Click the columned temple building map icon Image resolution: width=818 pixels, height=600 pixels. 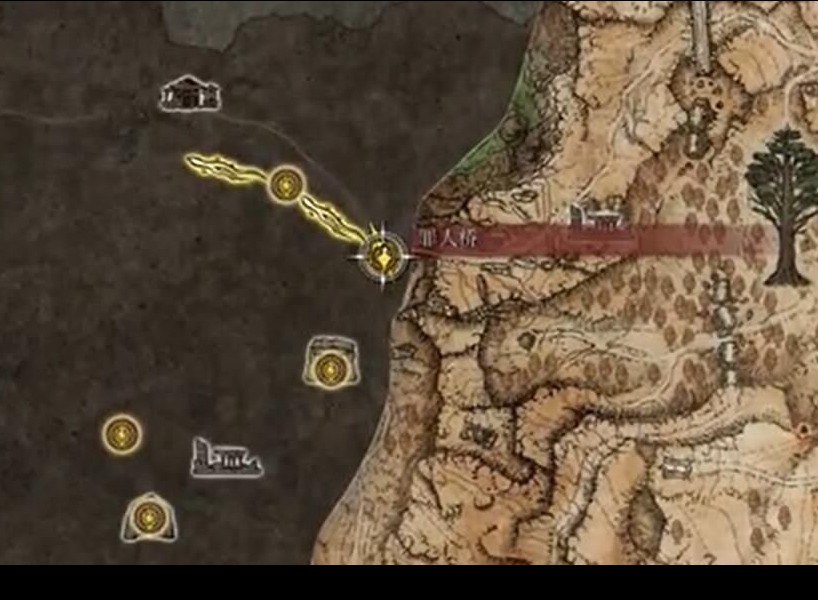pyautogui.click(x=189, y=93)
